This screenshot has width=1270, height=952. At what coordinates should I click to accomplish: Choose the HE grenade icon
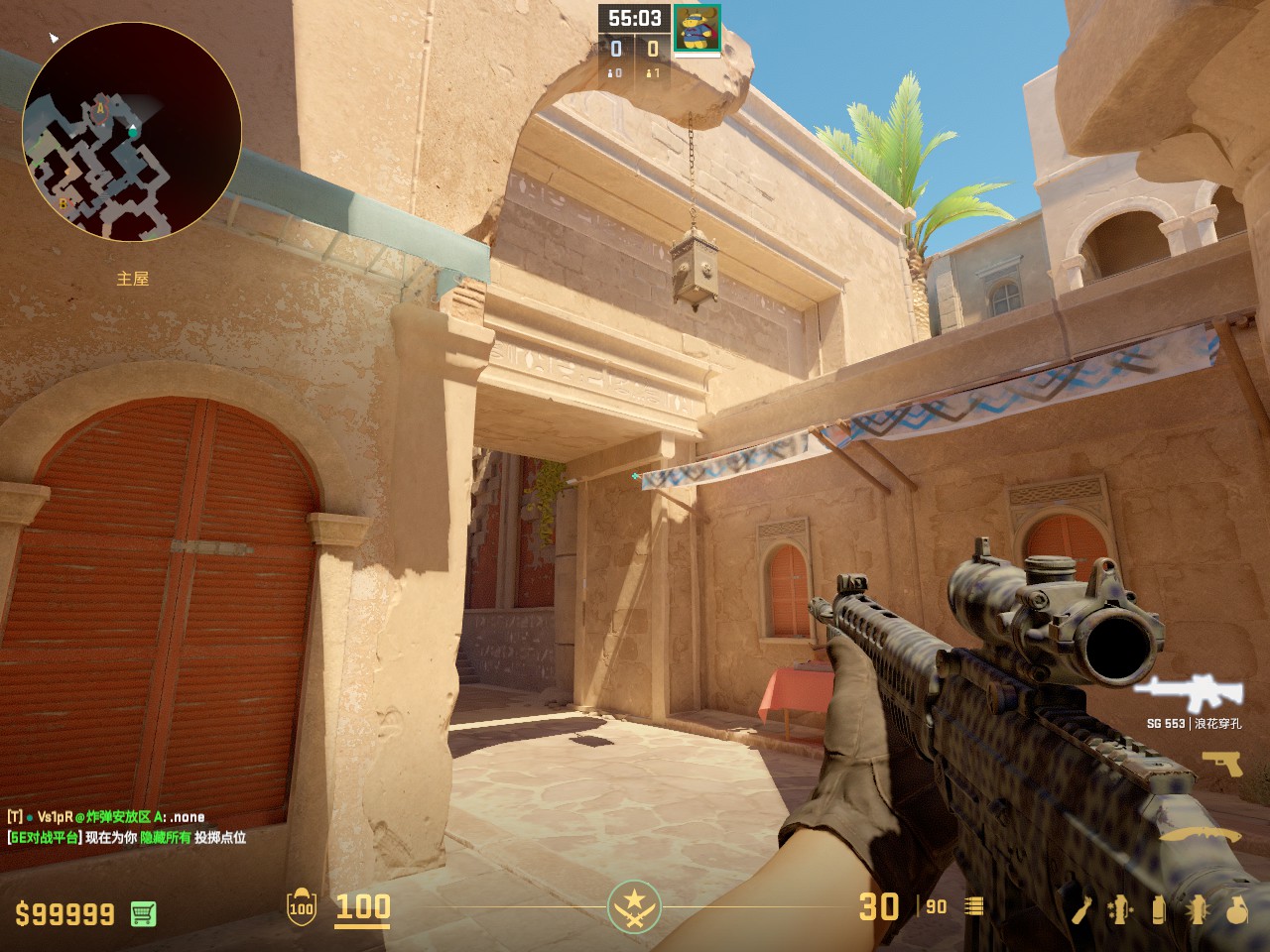pos(1236,908)
